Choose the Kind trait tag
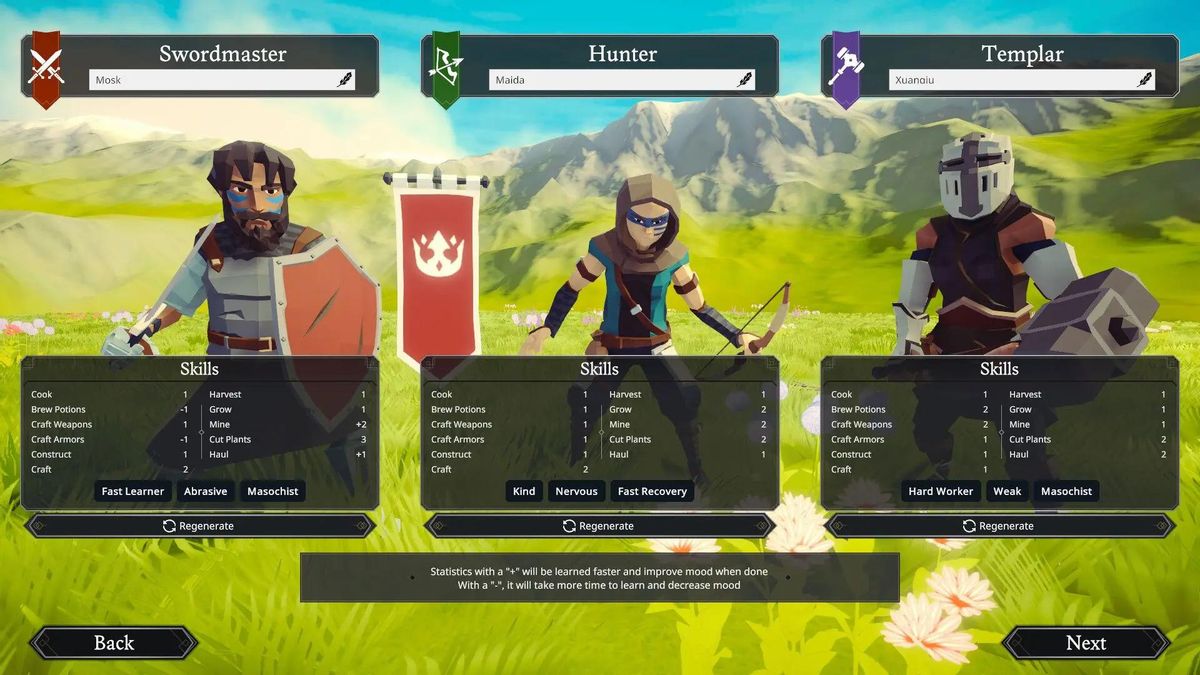Viewport: 1200px width, 675px height. pos(524,491)
